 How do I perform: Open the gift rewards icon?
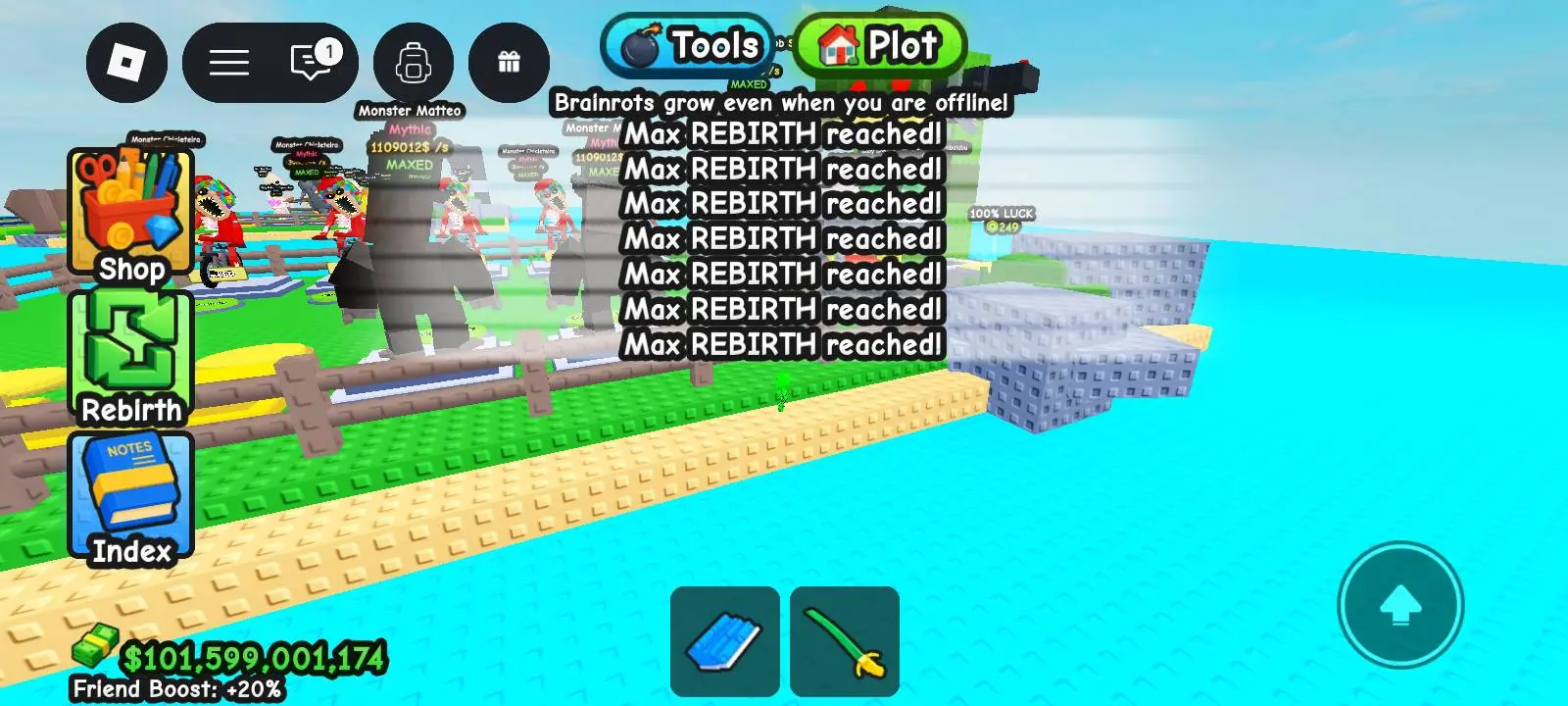510,62
